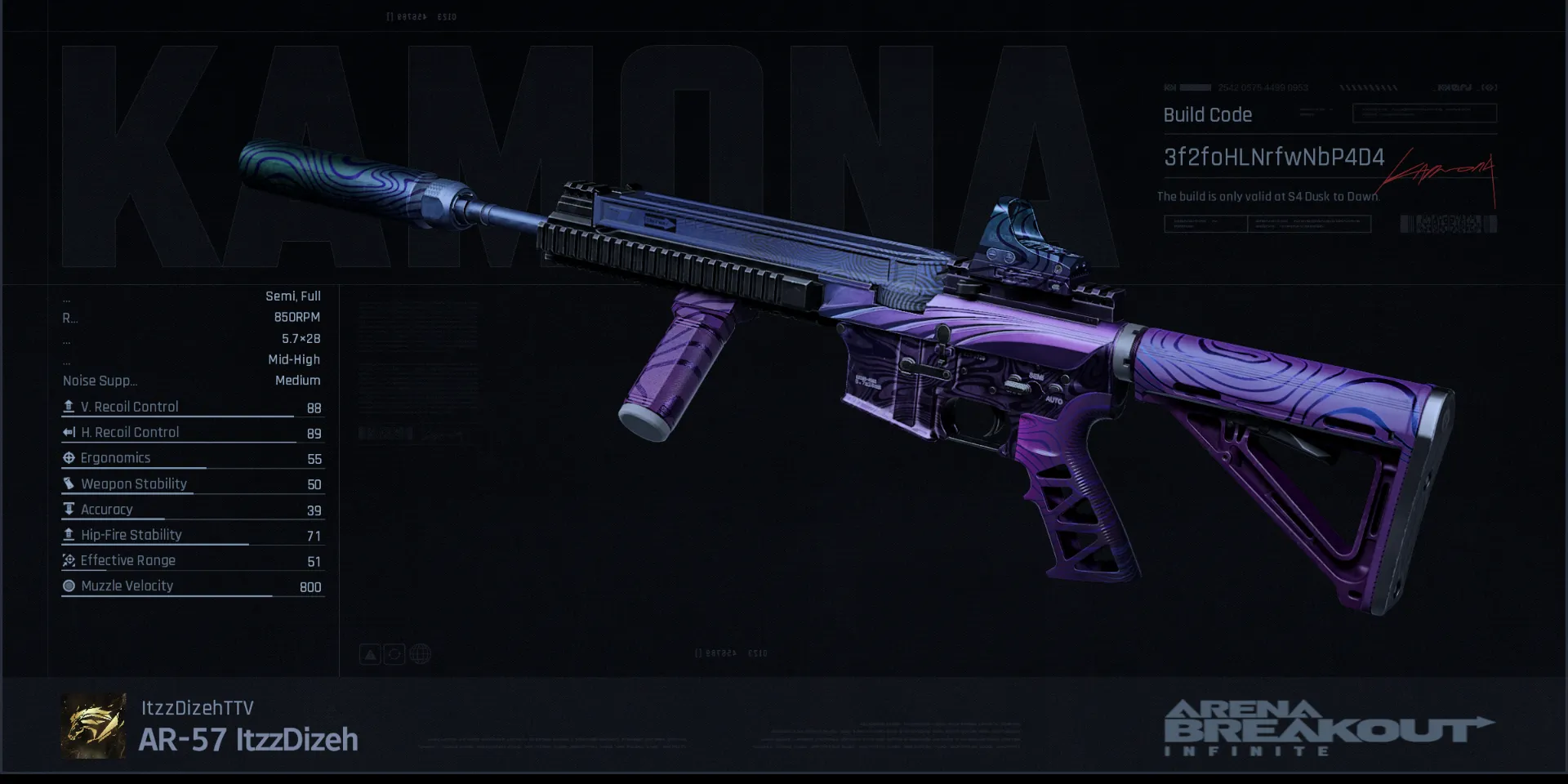This screenshot has width=1568, height=784.
Task: Click the V. Recoil Control stat icon
Action: (x=69, y=406)
